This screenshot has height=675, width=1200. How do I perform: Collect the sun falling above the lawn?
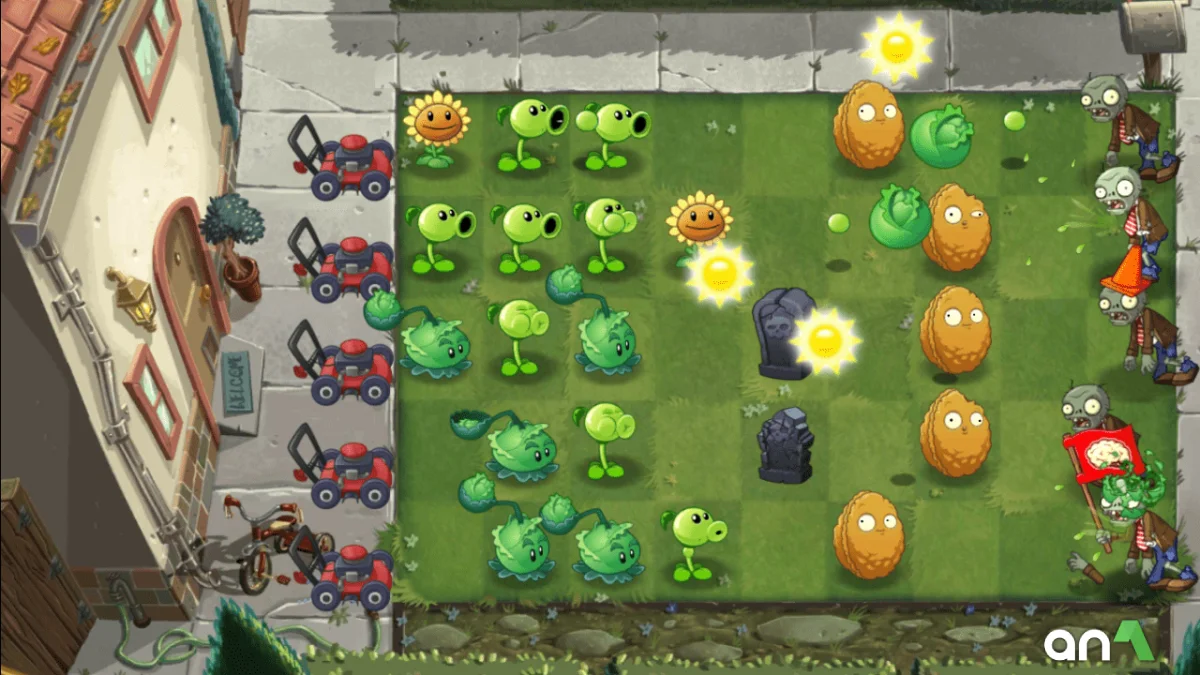pyautogui.click(x=895, y=45)
